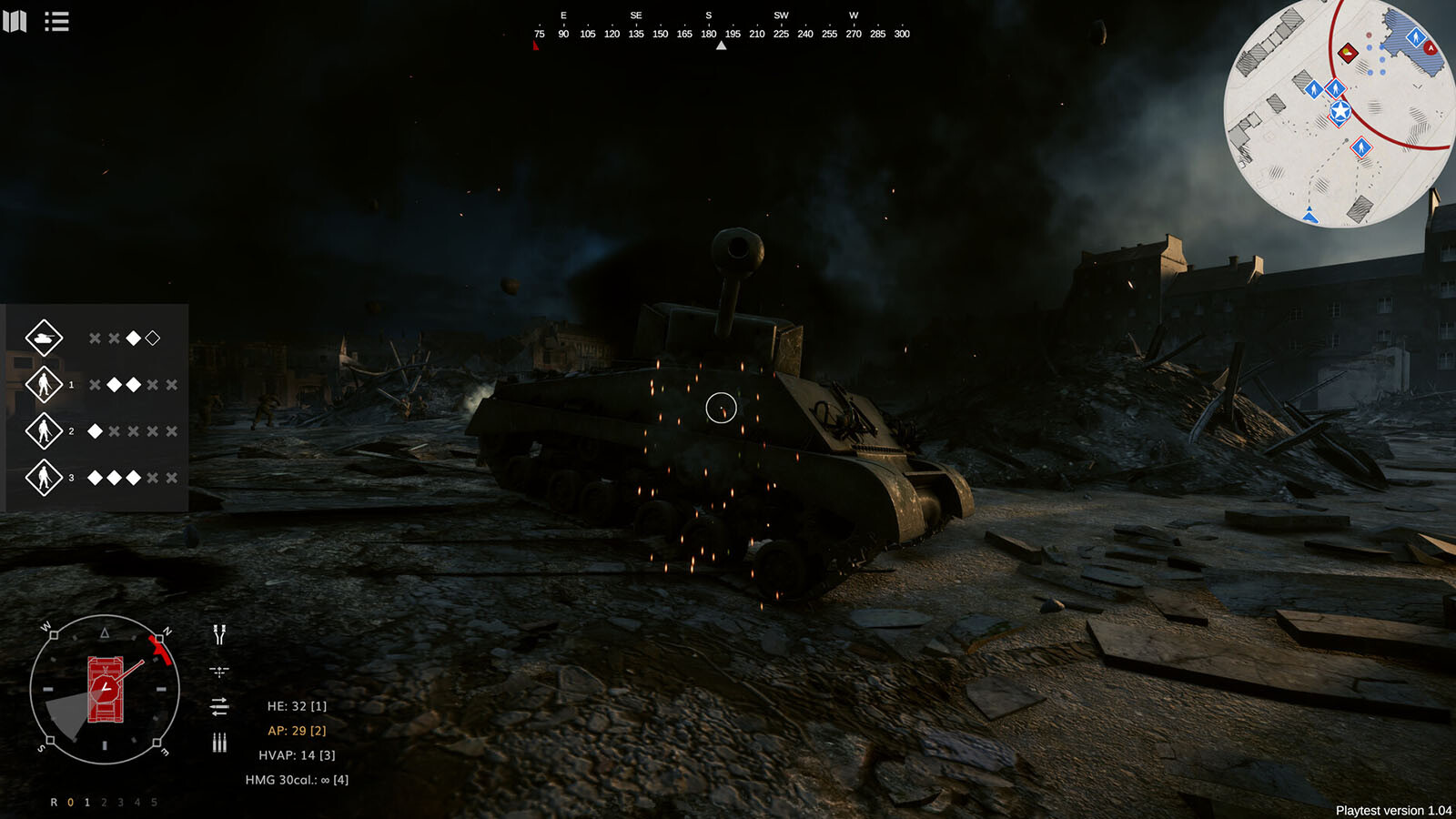
Task: Click the forked cable icon
Action: (219, 634)
